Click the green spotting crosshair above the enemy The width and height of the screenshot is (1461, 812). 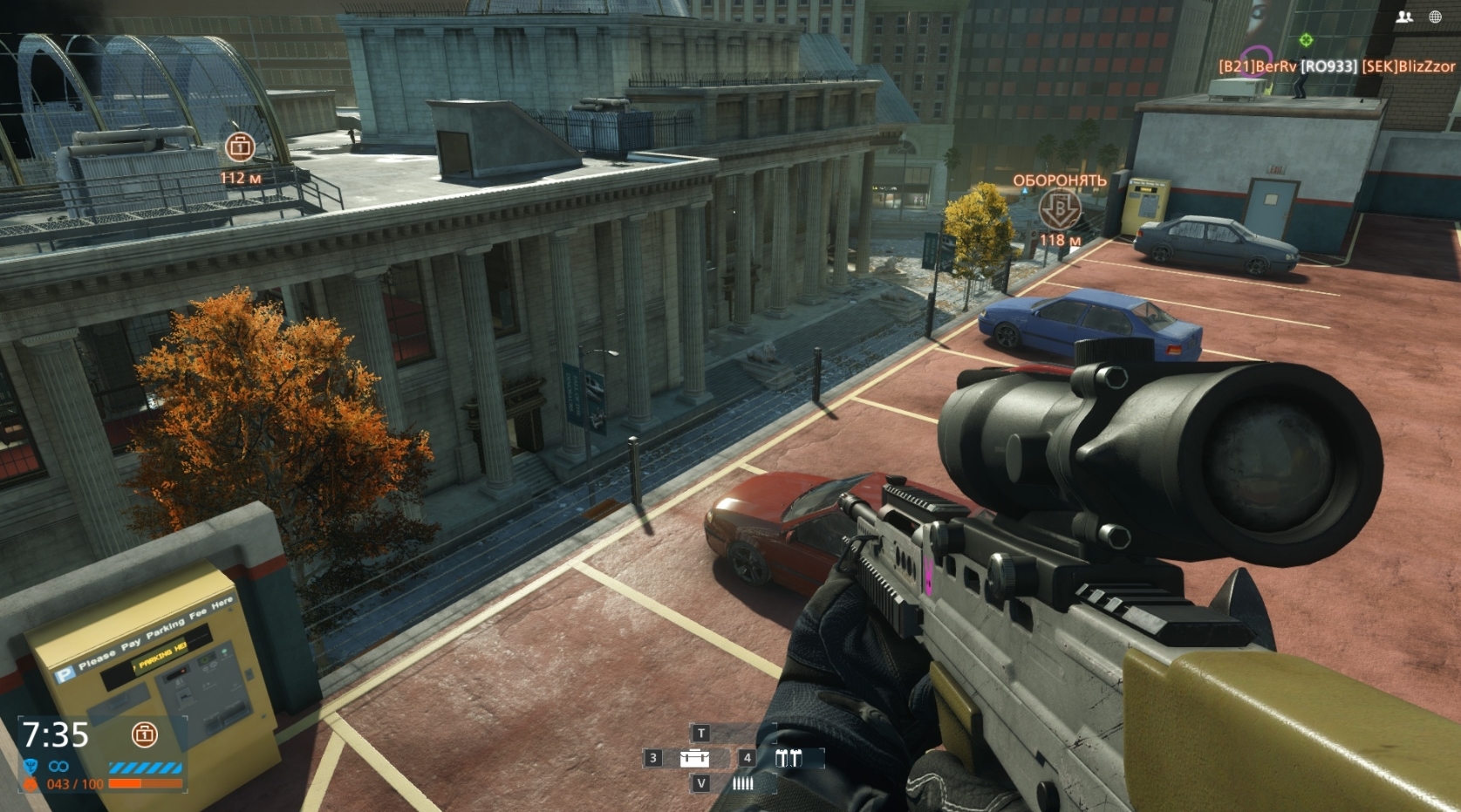(x=1305, y=39)
